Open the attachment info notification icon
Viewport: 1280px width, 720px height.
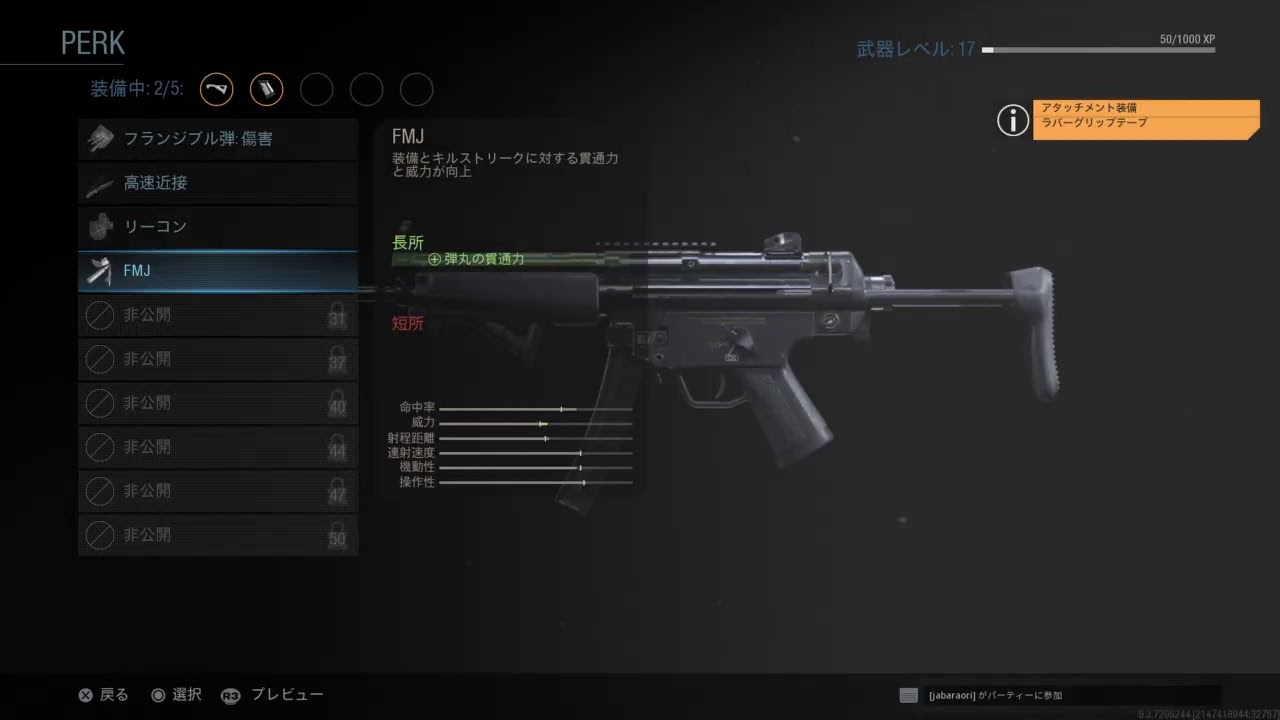(1013, 121)
